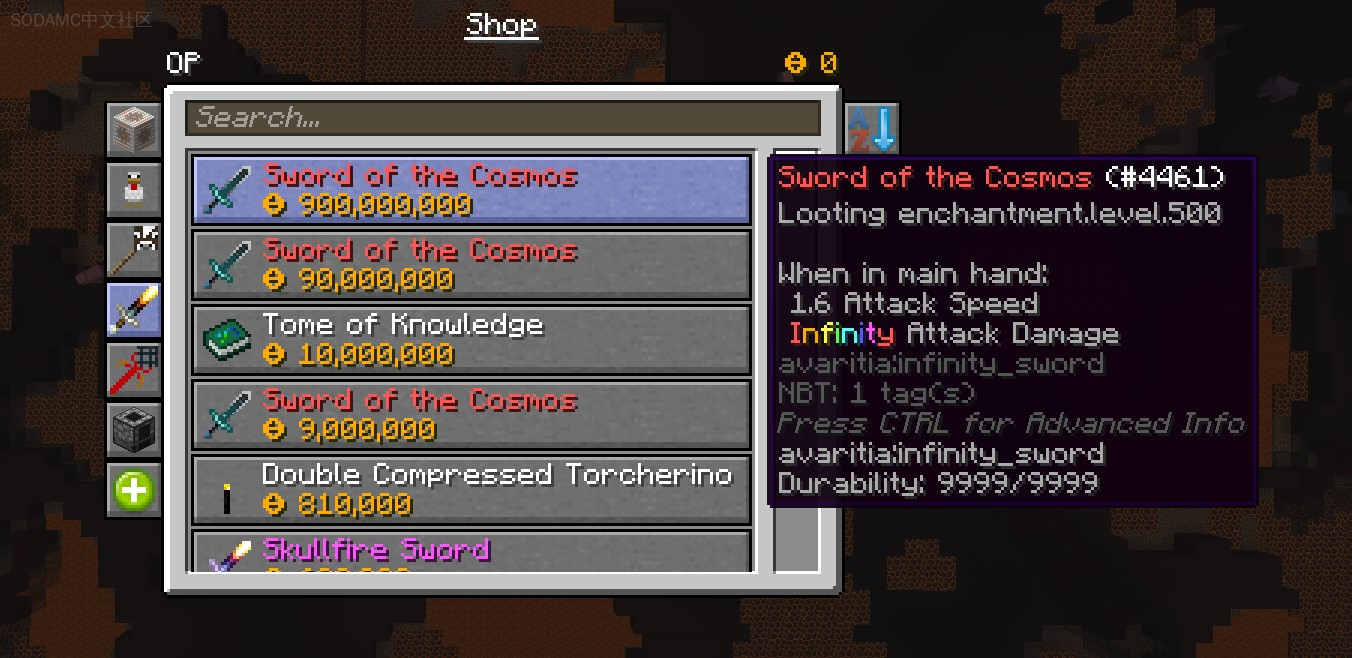Choose the Skullfire Sword listing

471,552
